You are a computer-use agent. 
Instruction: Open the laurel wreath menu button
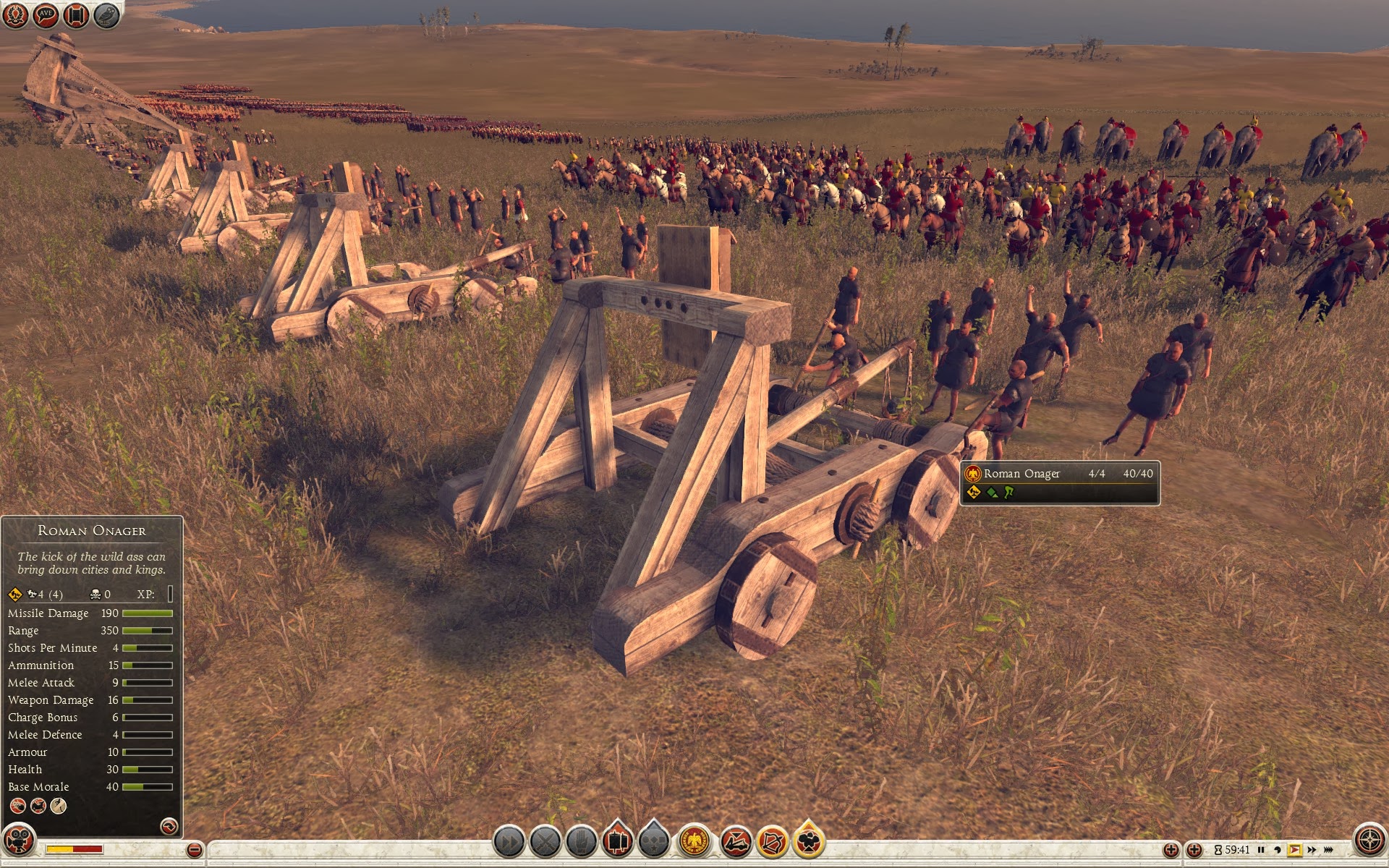16,15
